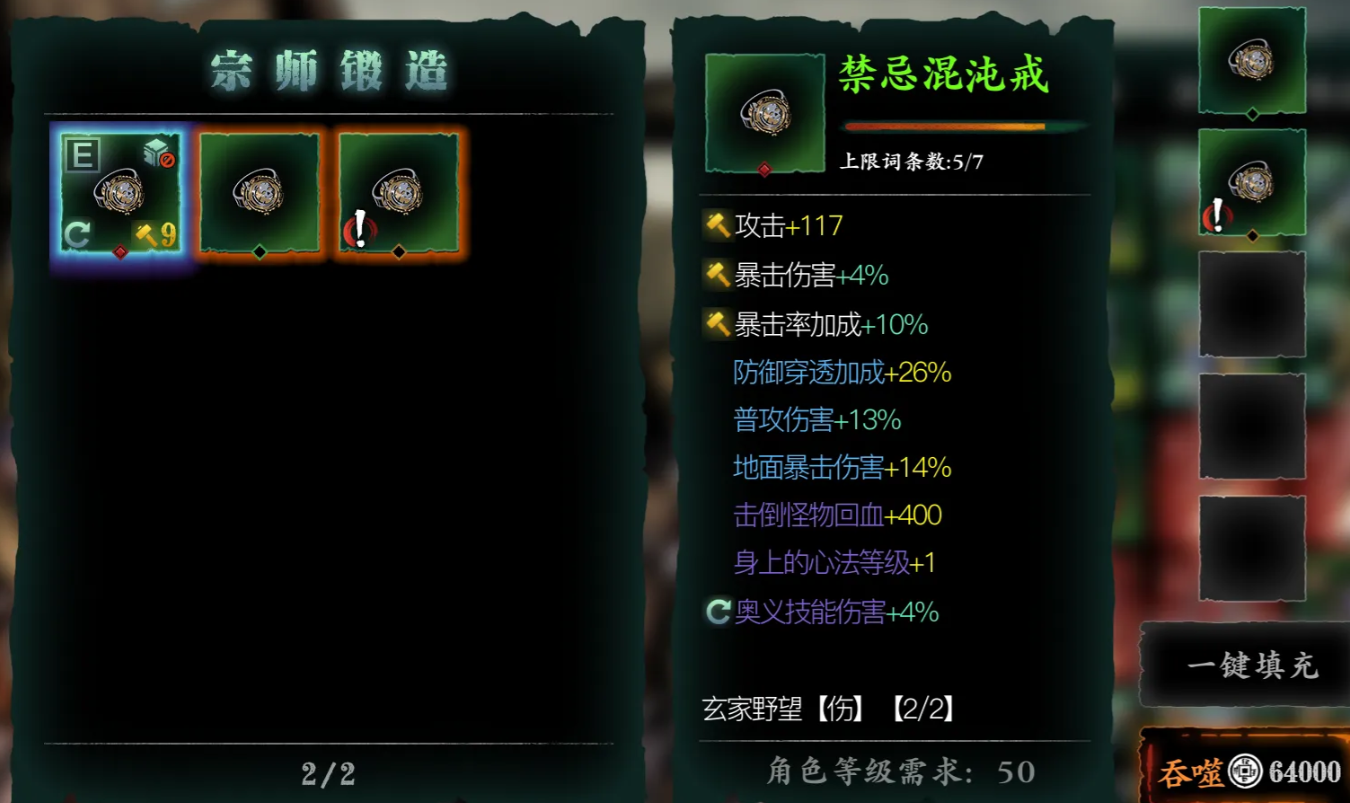Click the circular refresh icon on the first ring slot

[x=79, y=234]
